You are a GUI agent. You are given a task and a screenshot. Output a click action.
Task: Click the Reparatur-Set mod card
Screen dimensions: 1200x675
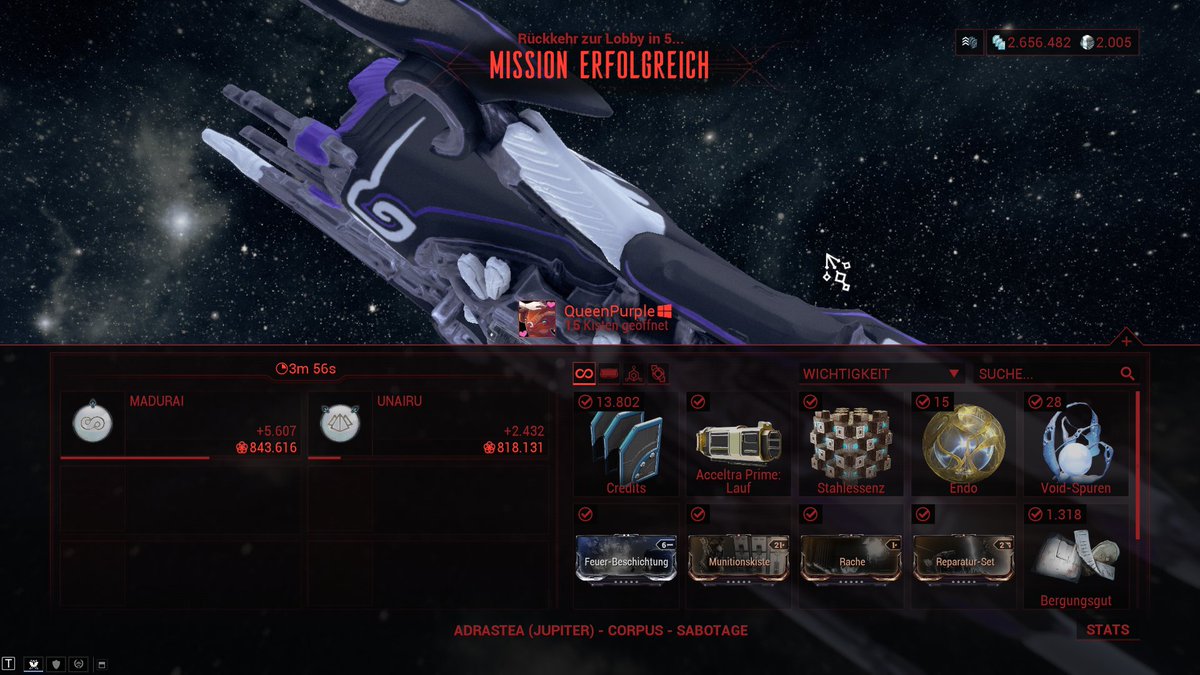pos(962,558)
